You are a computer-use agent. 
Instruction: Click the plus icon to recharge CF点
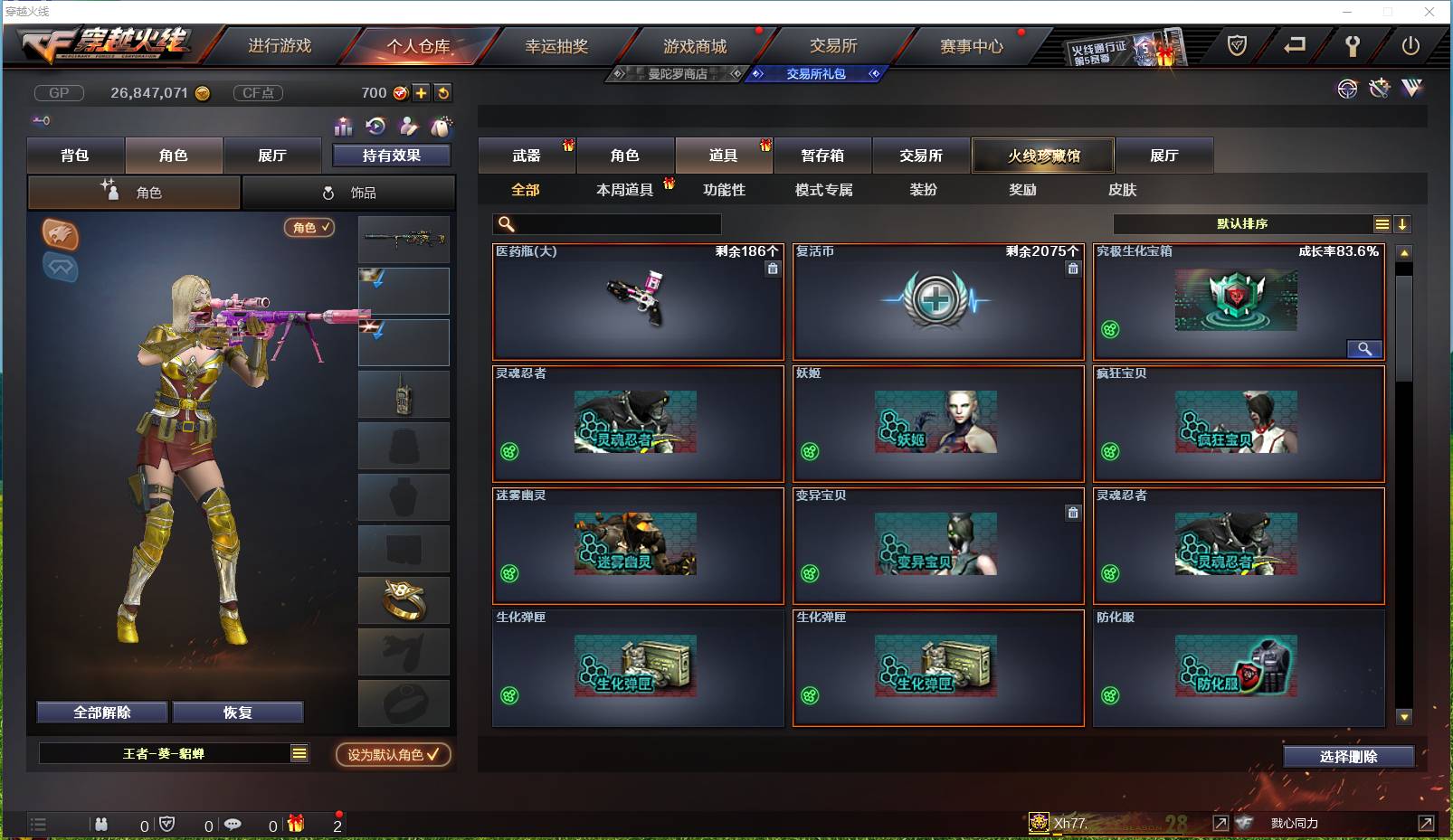422,92
